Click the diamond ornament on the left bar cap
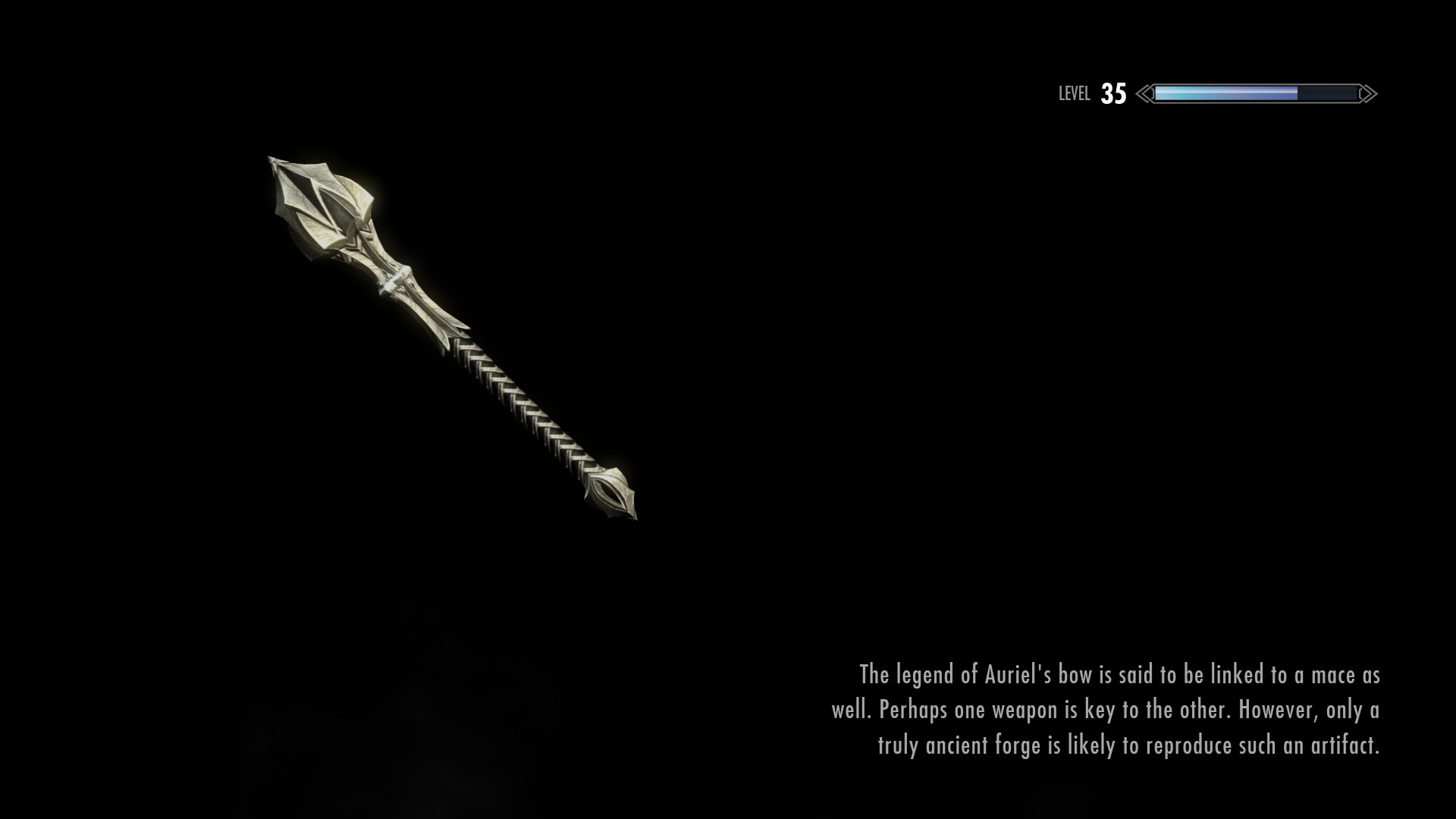This screenshot has height=819, width=1456. pos(1151,93)
